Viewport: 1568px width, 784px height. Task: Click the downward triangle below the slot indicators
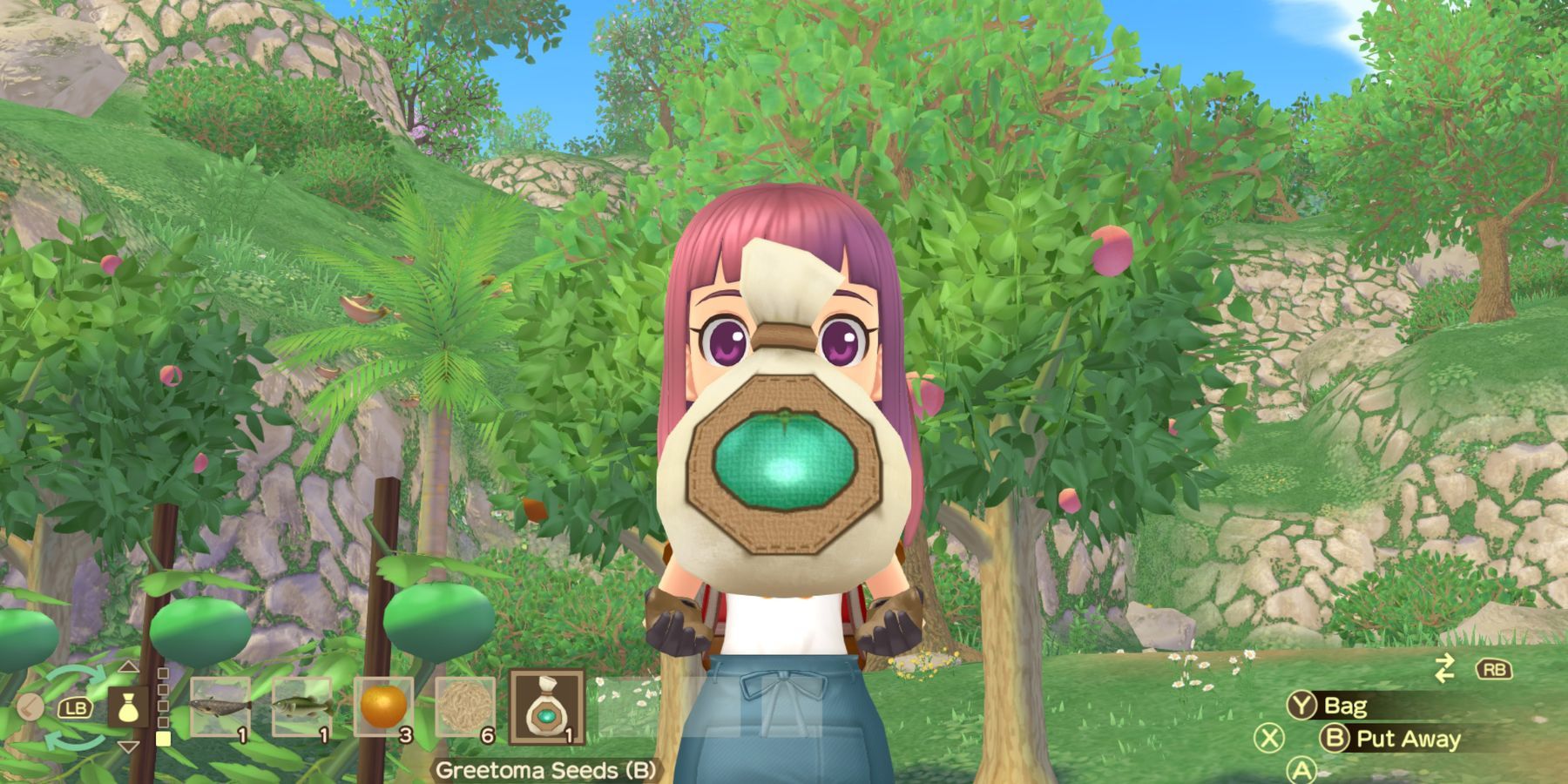(x=130, y=747)
